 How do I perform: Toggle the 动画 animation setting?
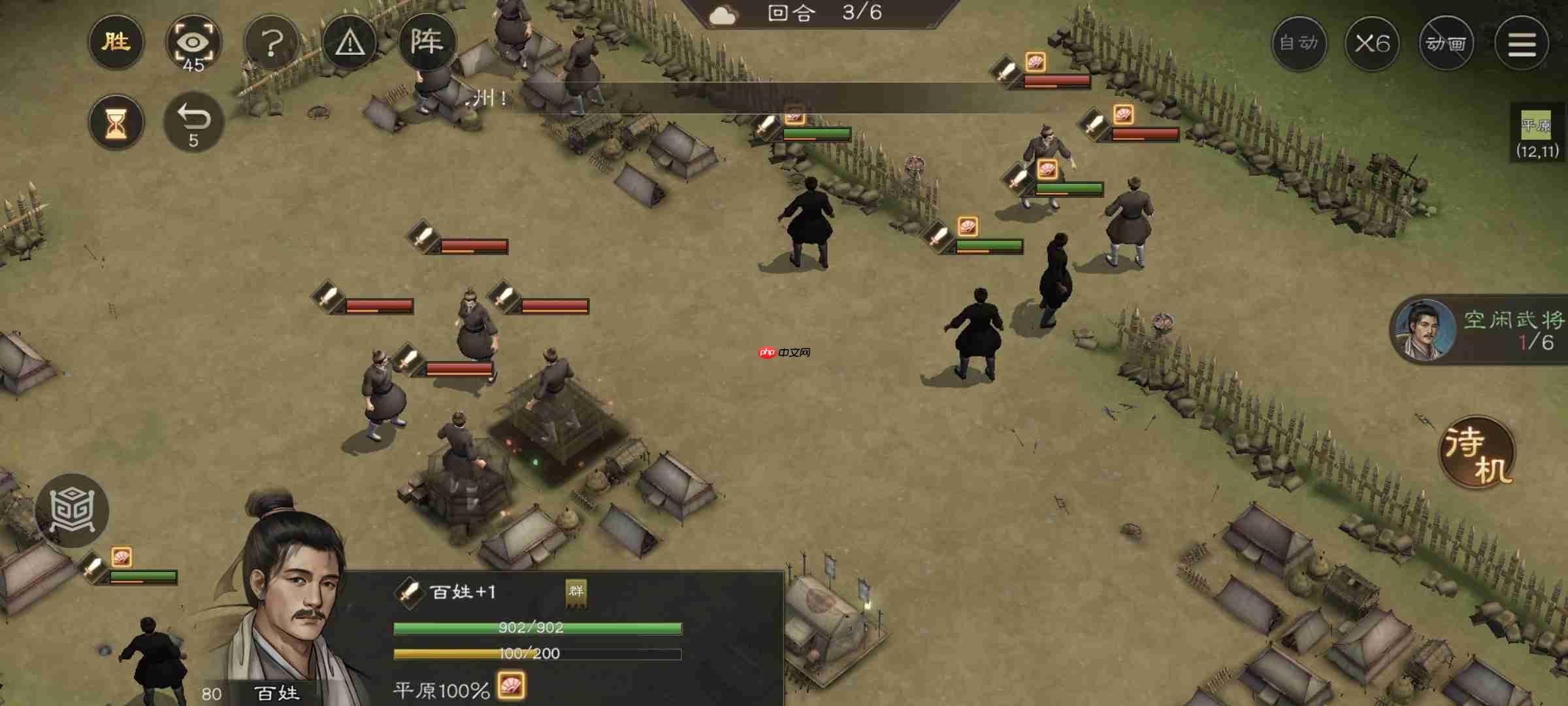1446,43
